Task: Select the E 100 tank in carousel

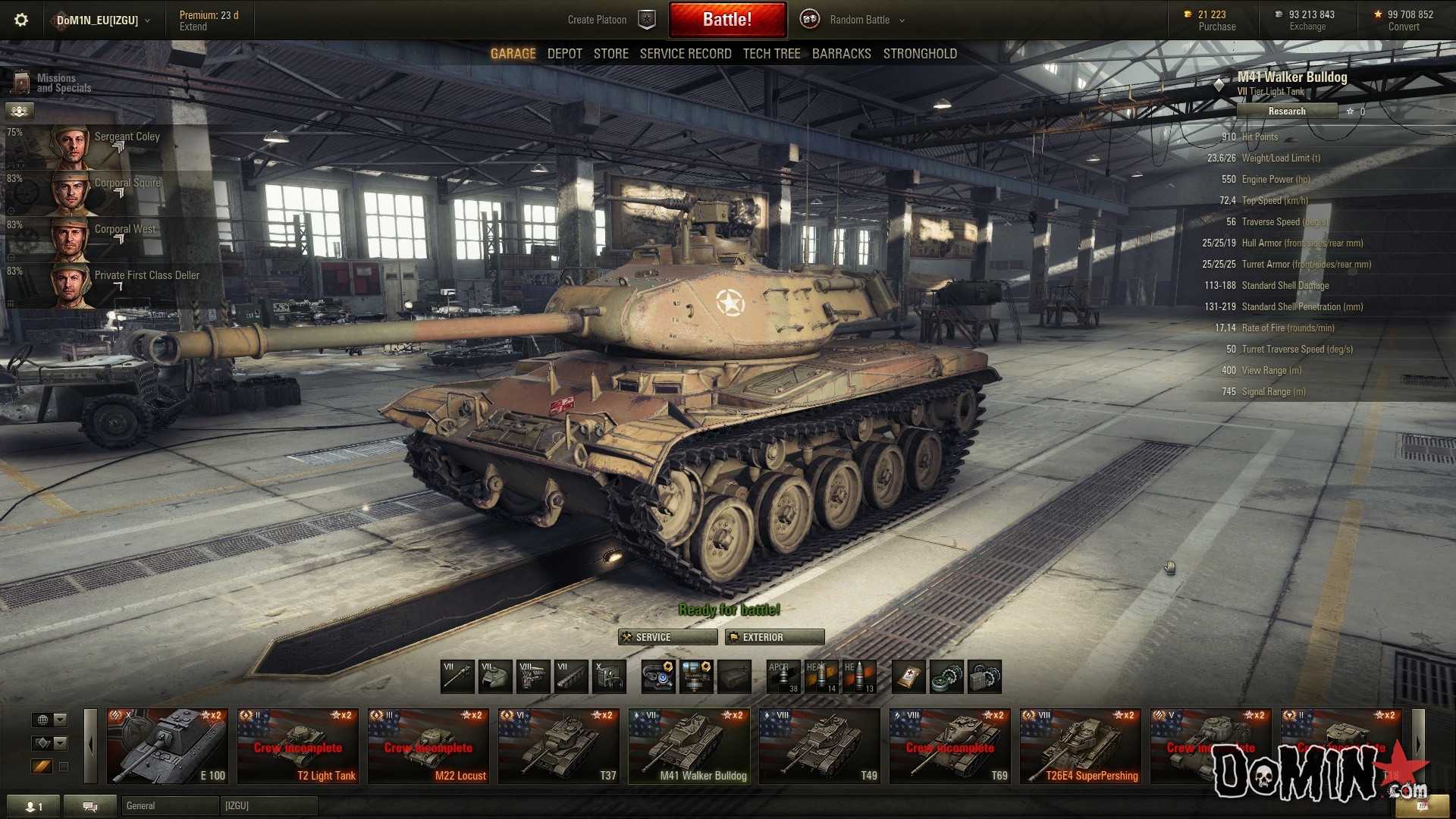Action: click(167, 746)
